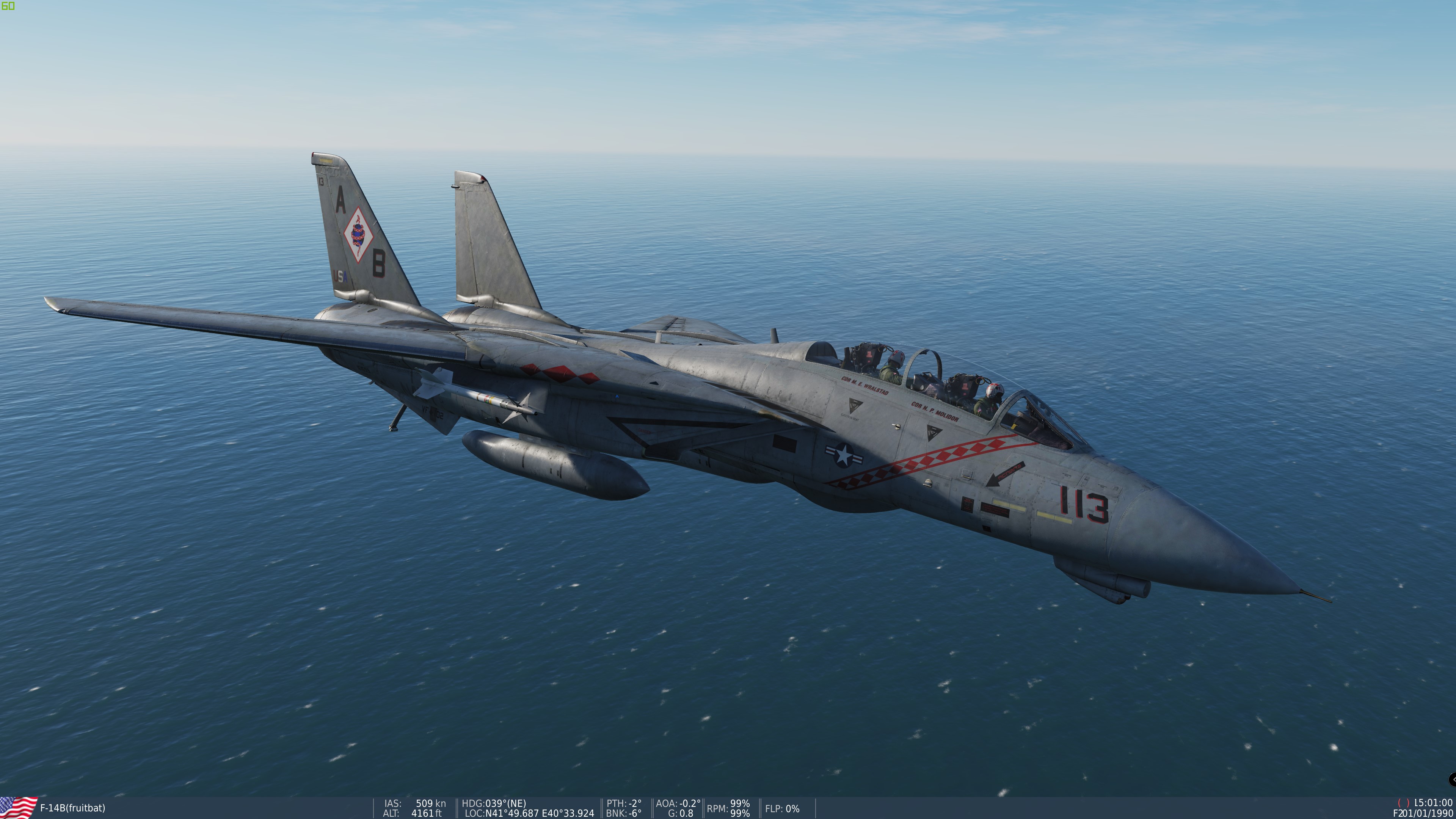The height and width of the screenshot is (819, 1456).
Task: Toggle the BNK bank angle display
Action: (624, 813)
